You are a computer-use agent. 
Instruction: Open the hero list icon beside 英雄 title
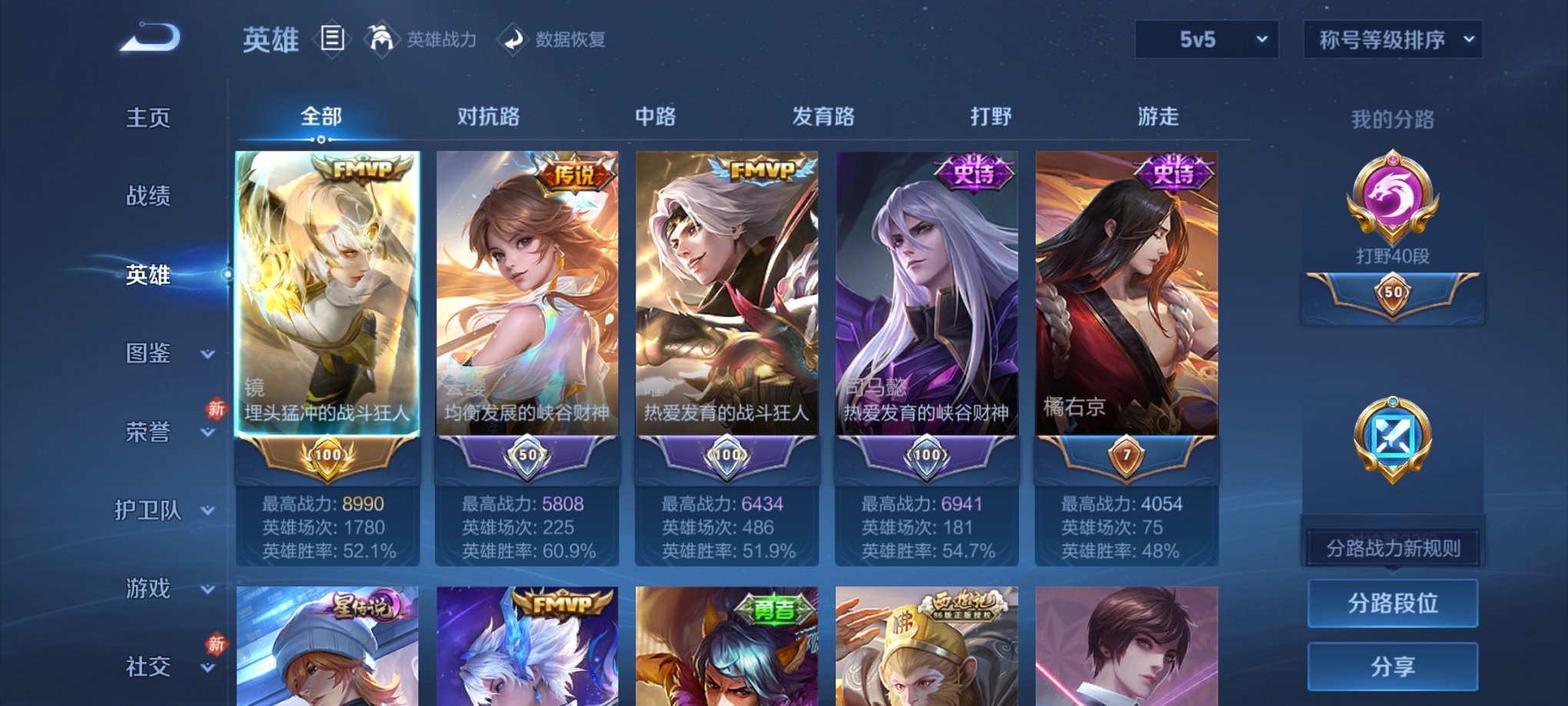[333, 40]
